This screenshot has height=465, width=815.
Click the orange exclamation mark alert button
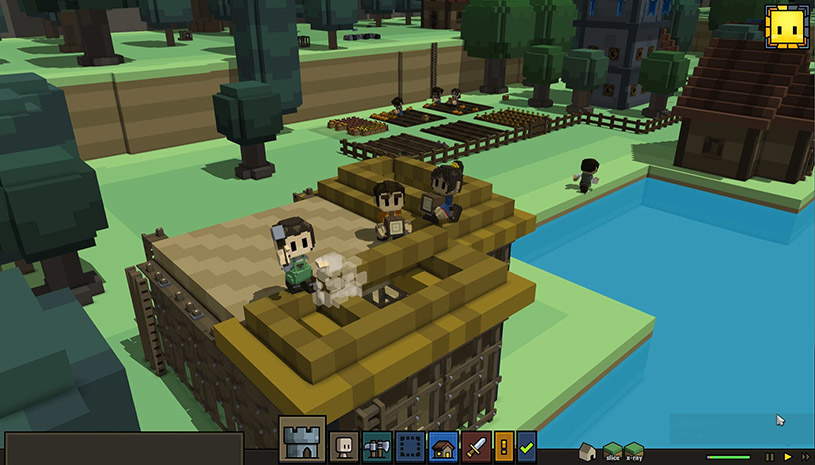click(x=504, y=447)
